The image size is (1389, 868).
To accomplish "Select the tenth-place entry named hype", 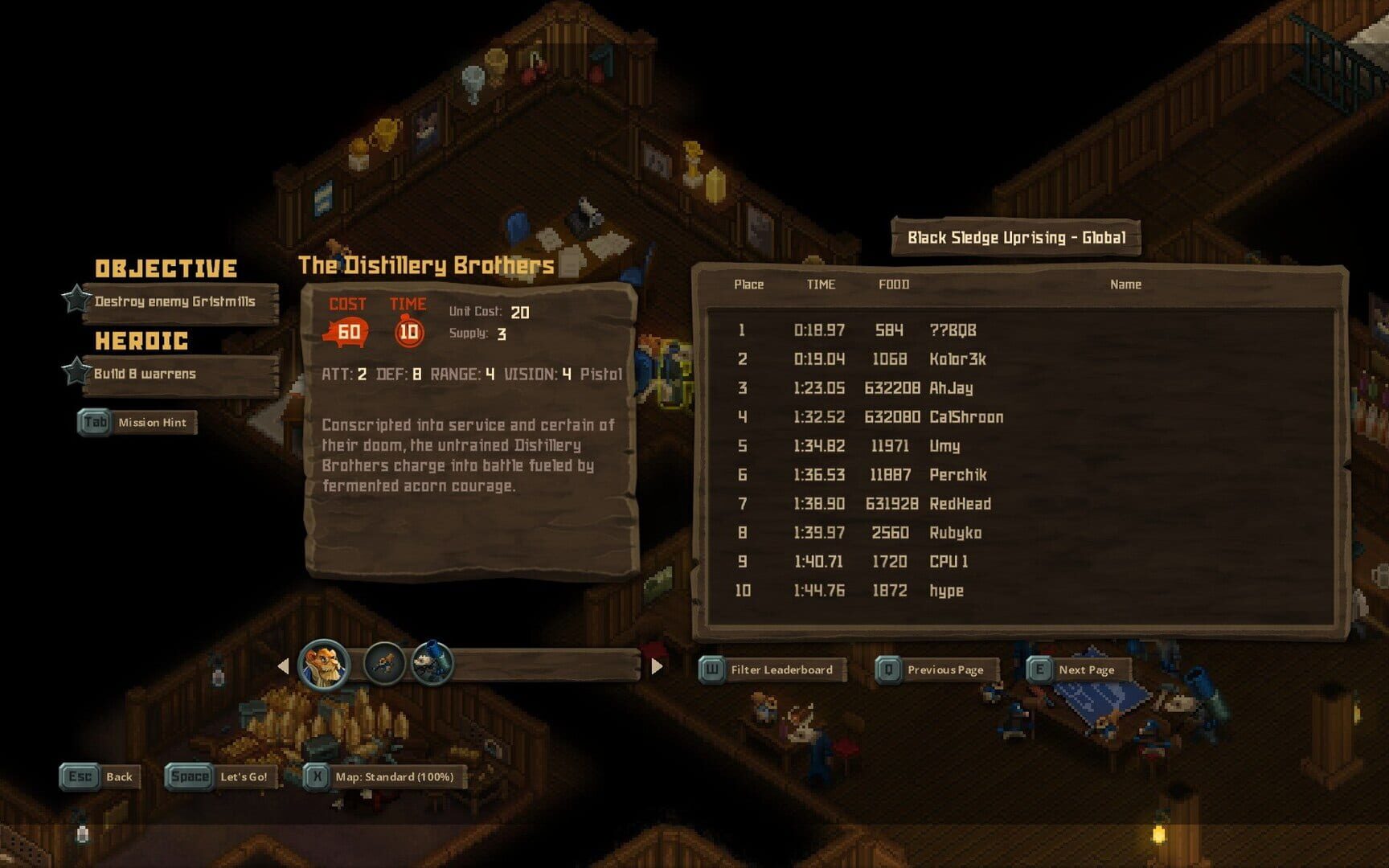I will pos(946,591).
